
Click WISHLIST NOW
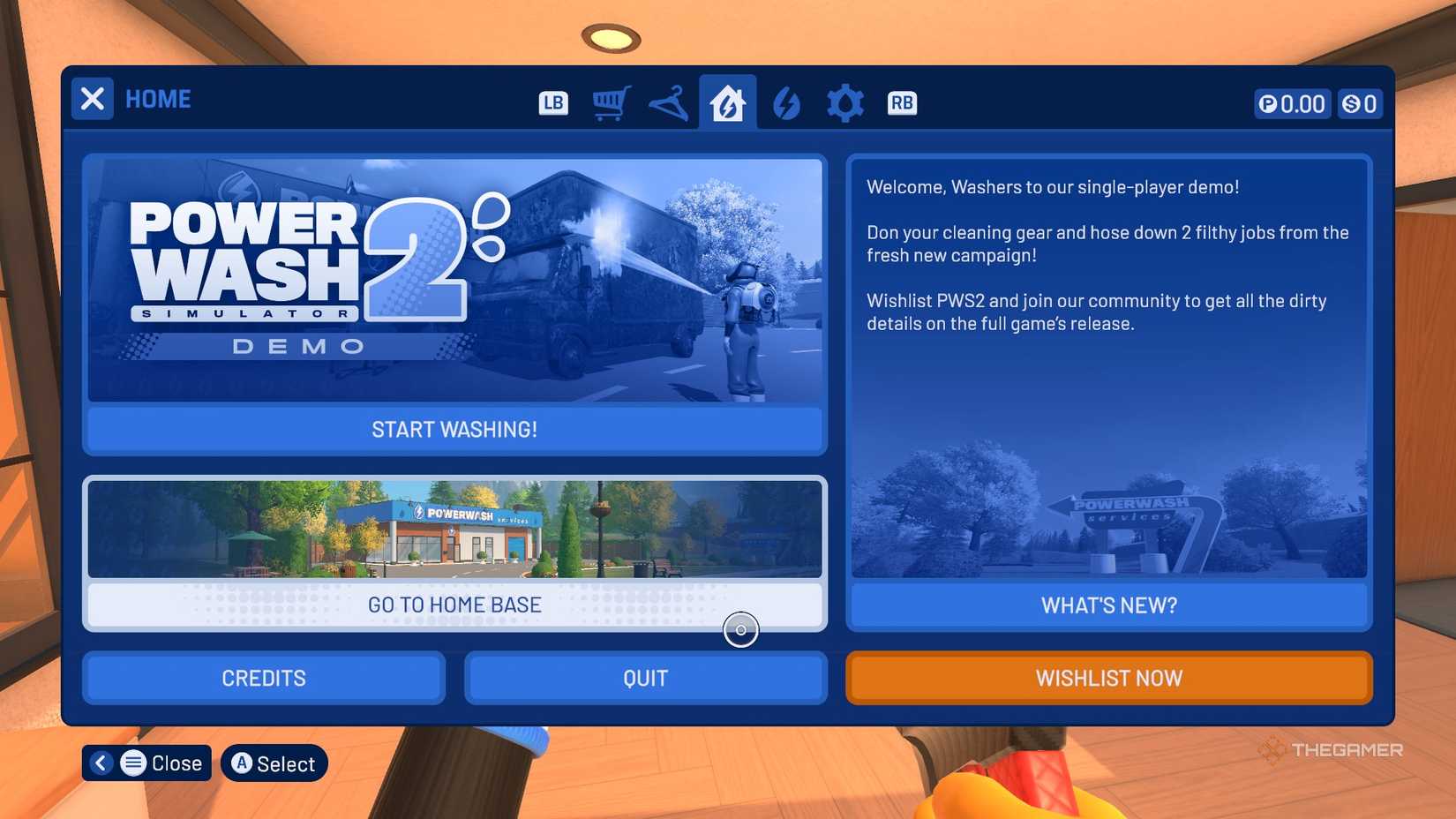(x=1108, y=678)
